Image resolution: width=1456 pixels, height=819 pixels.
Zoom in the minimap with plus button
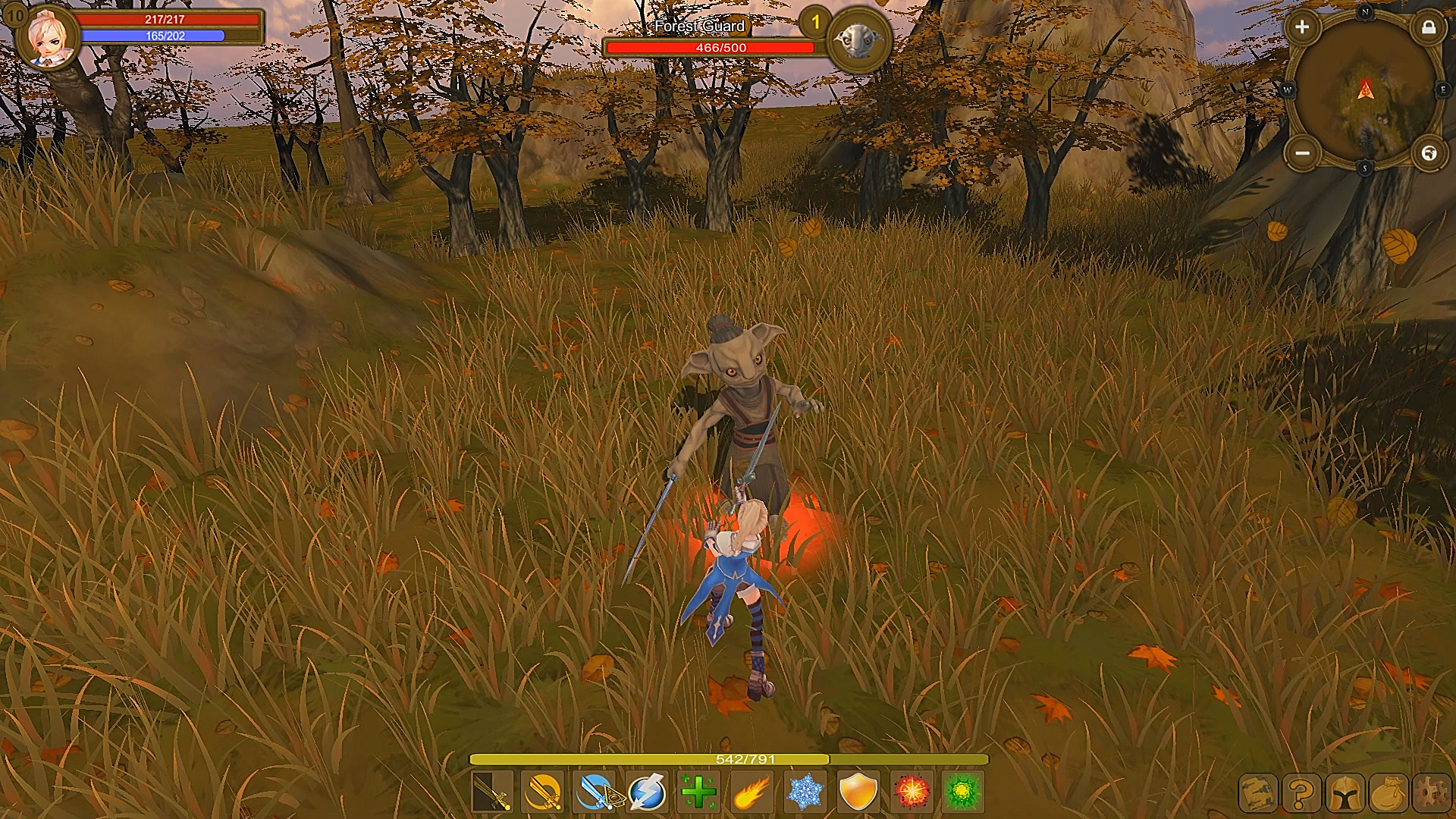[x=1303, y=26]
